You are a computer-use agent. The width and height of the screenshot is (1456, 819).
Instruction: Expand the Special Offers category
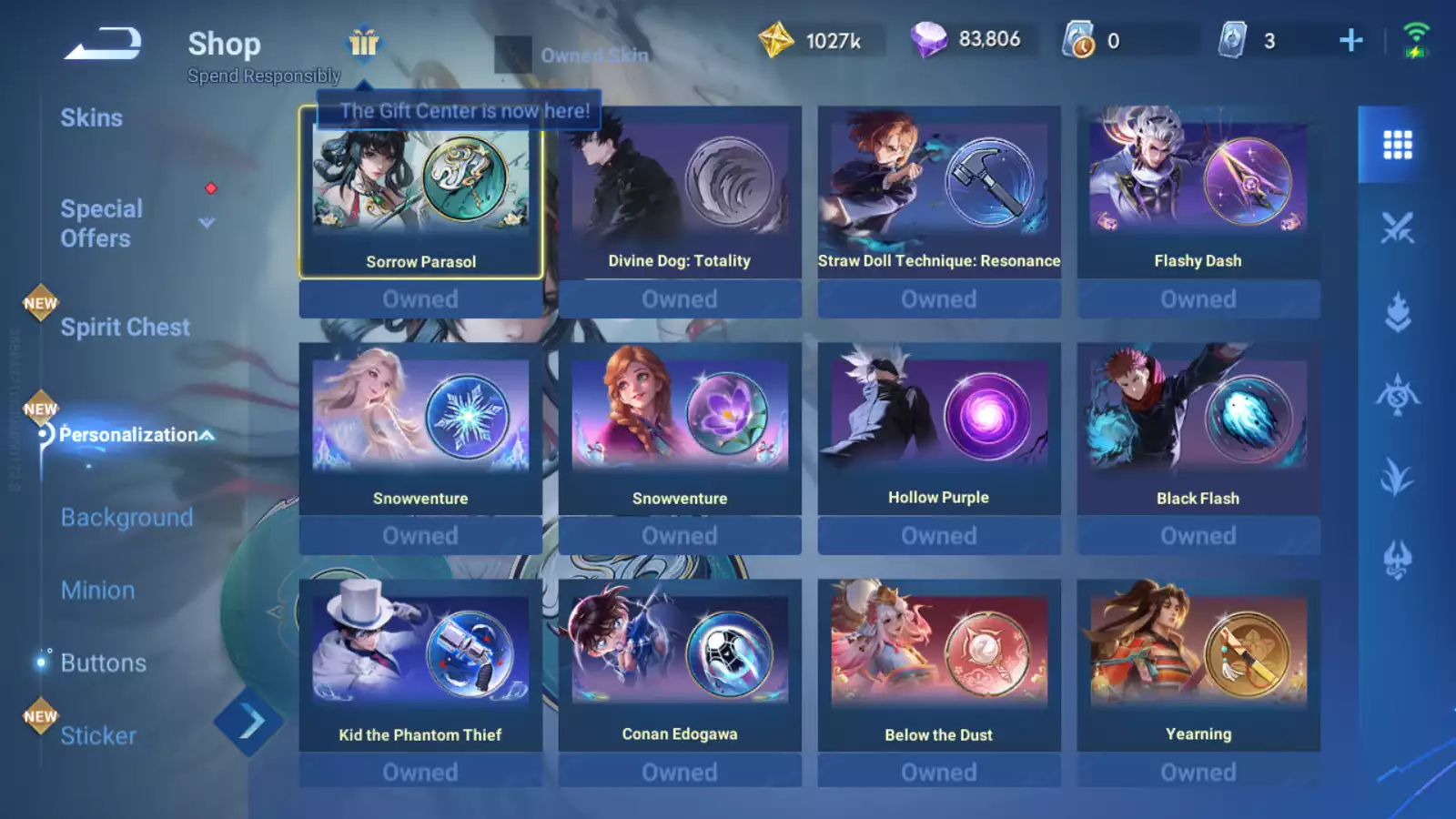pos(207,223)
